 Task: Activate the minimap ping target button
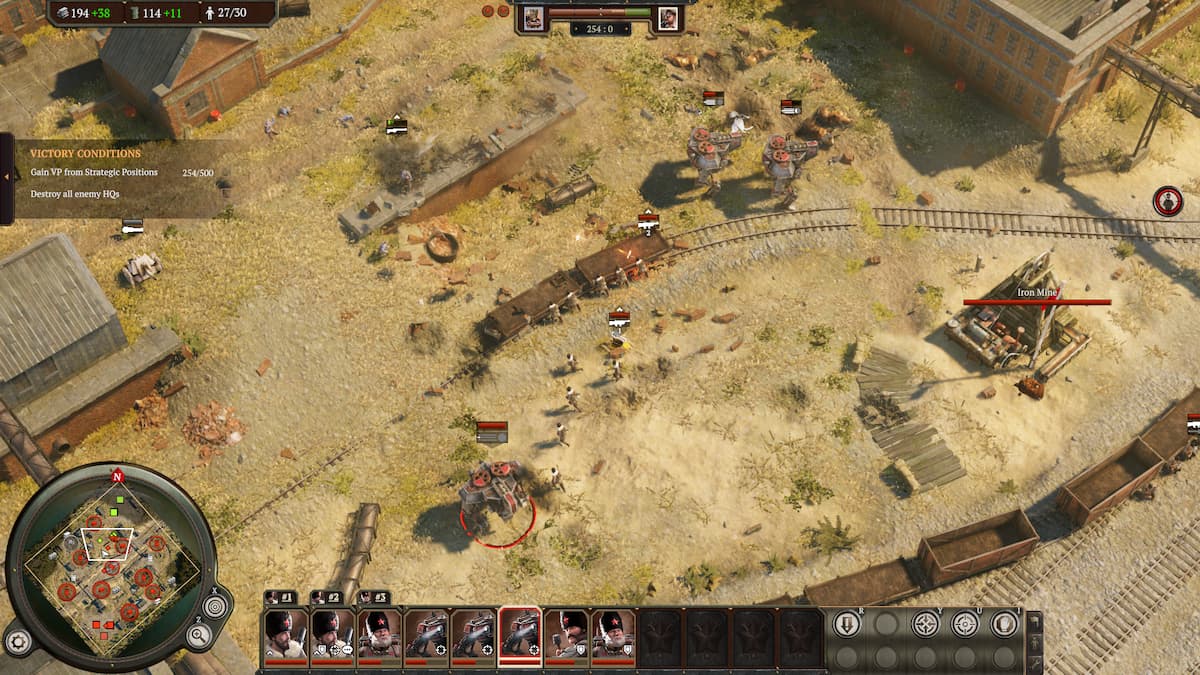215,606
